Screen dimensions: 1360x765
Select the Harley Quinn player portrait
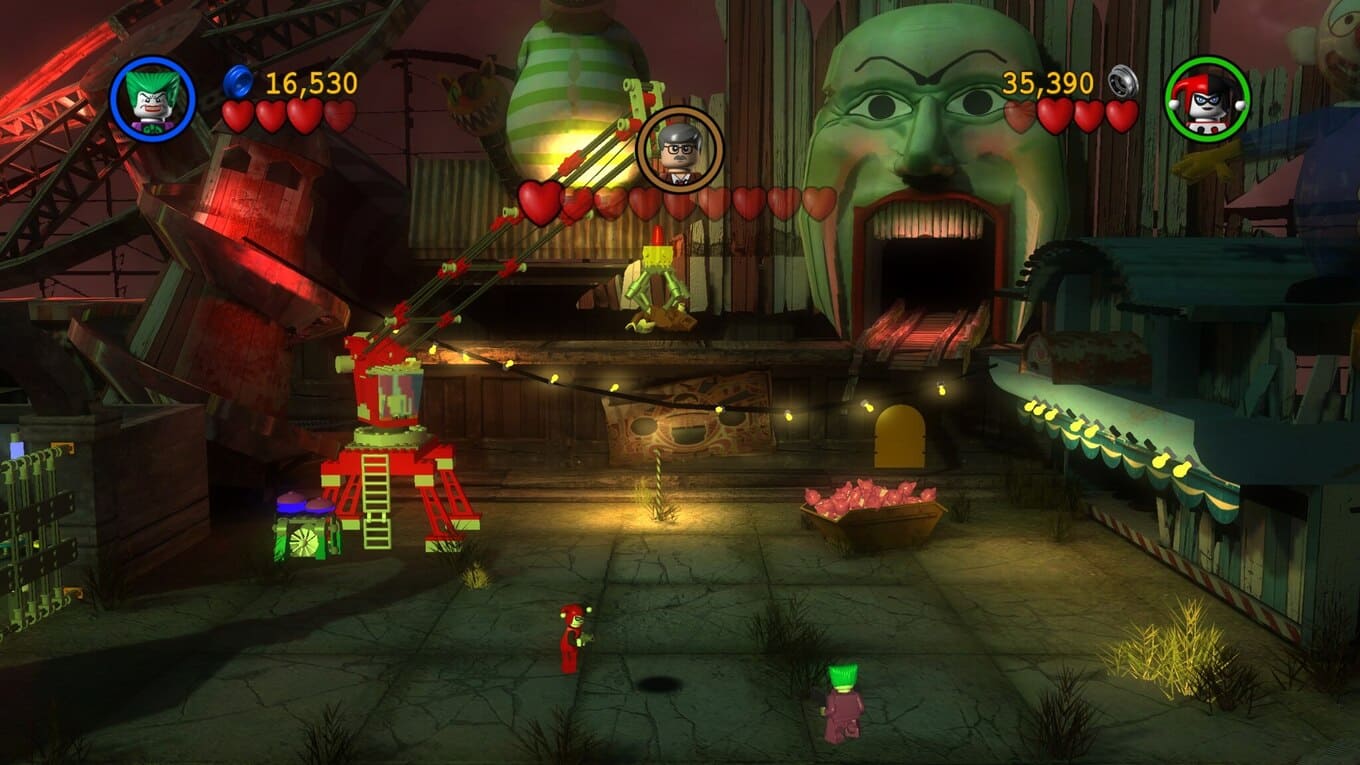pyautogui.click(x=1207, y=99)
